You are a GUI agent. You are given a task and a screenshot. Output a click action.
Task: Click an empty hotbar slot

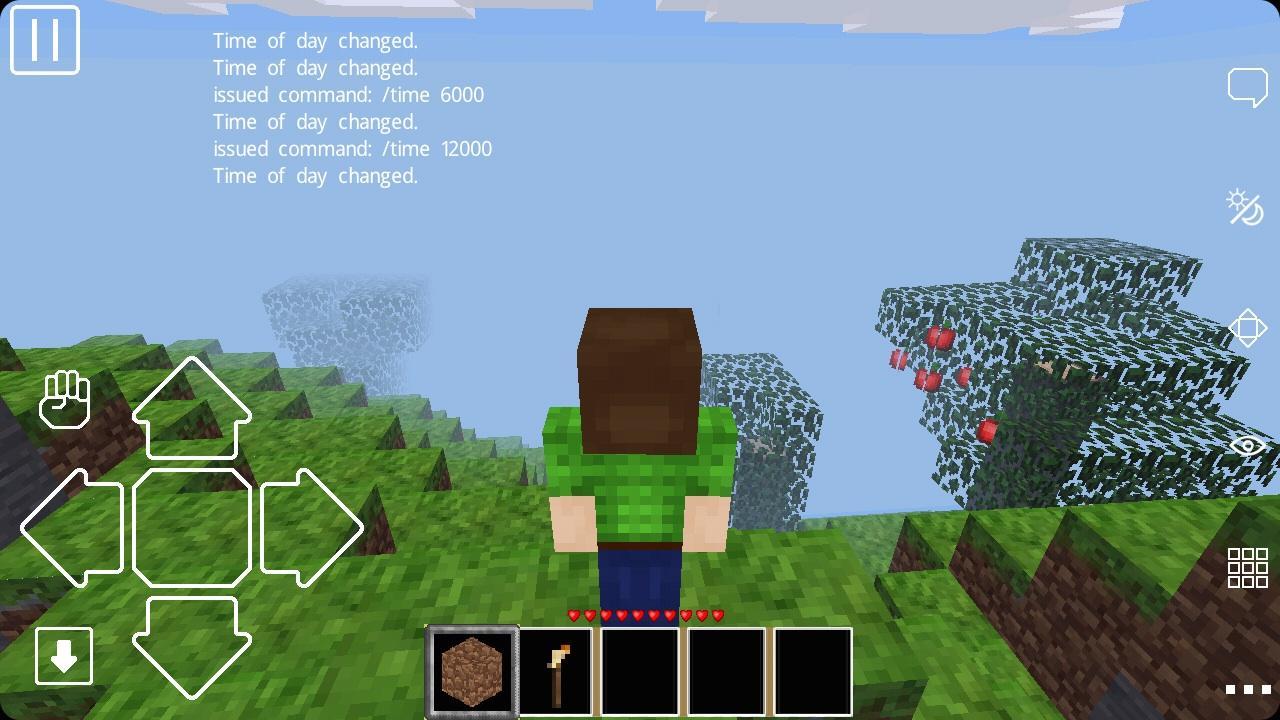point(639,669)
